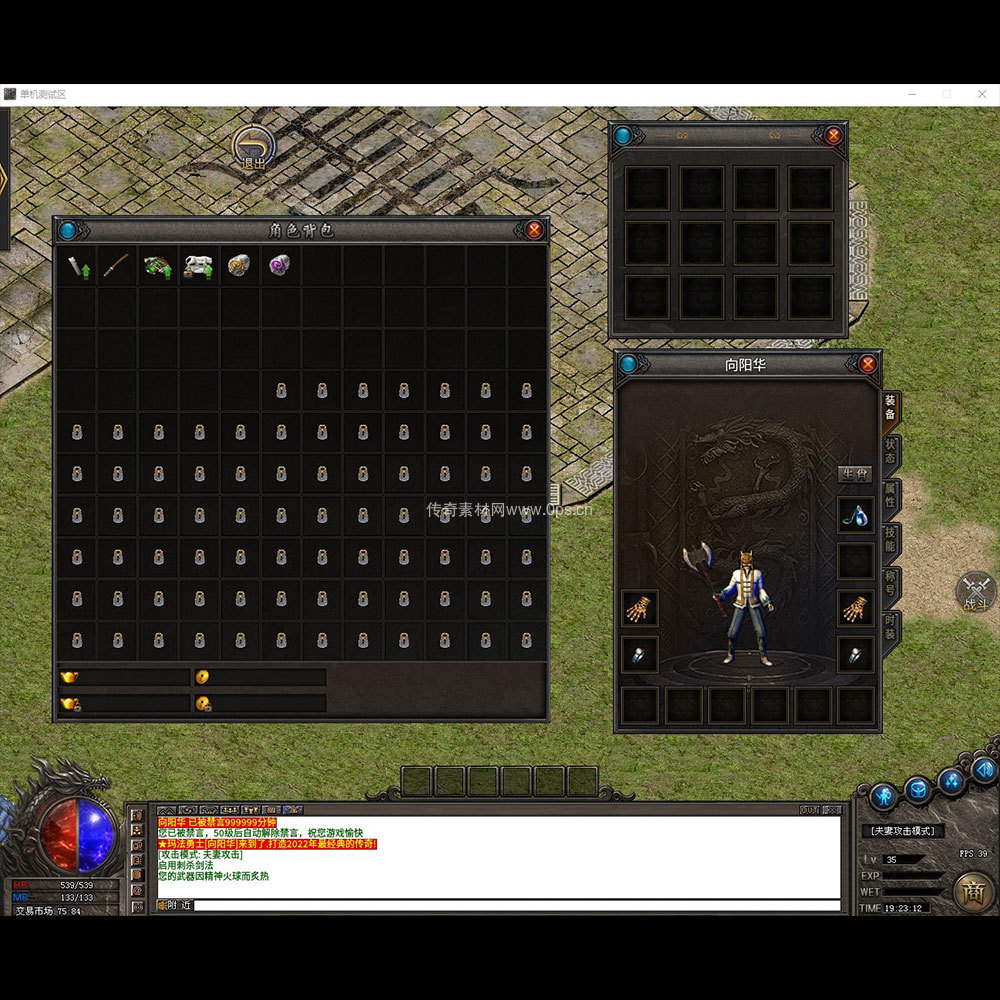This screenshot has height=1000, width=1000.
Task: Show the 技能 skills tab
Action: 890,539
